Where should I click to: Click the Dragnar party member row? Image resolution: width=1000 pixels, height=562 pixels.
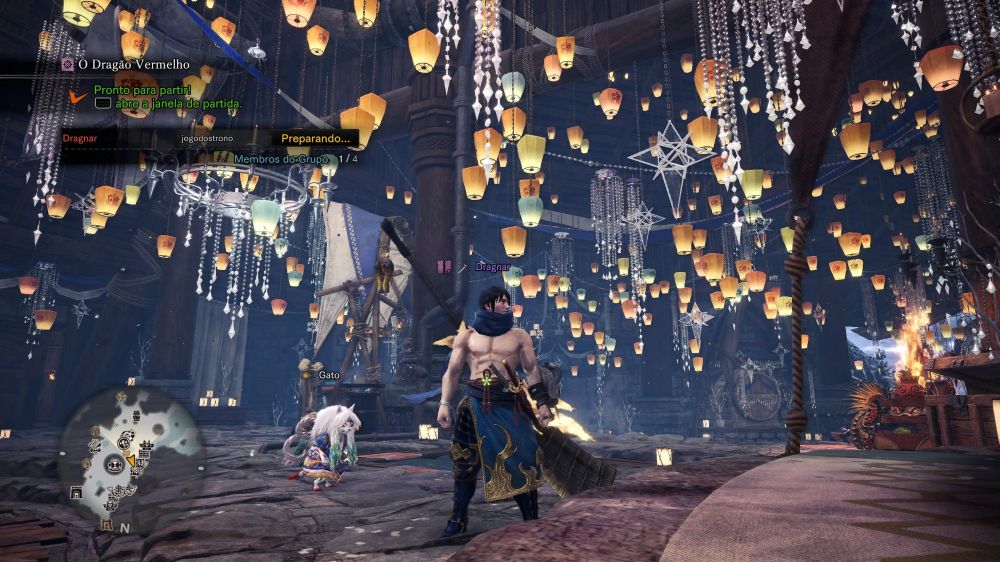pyautogui.click(x=82, y=138)
